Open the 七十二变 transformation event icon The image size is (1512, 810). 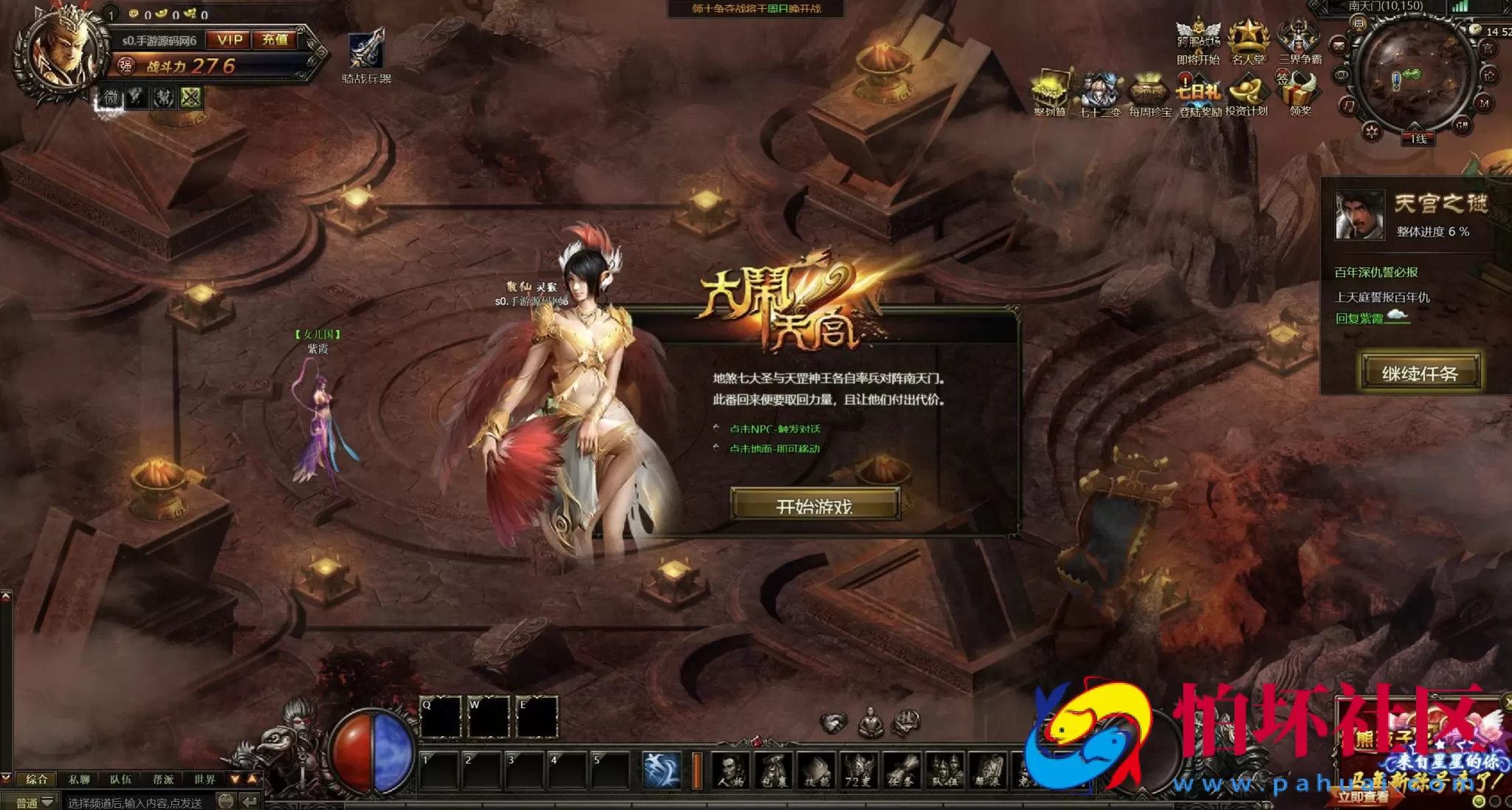tap(1099, 94)
